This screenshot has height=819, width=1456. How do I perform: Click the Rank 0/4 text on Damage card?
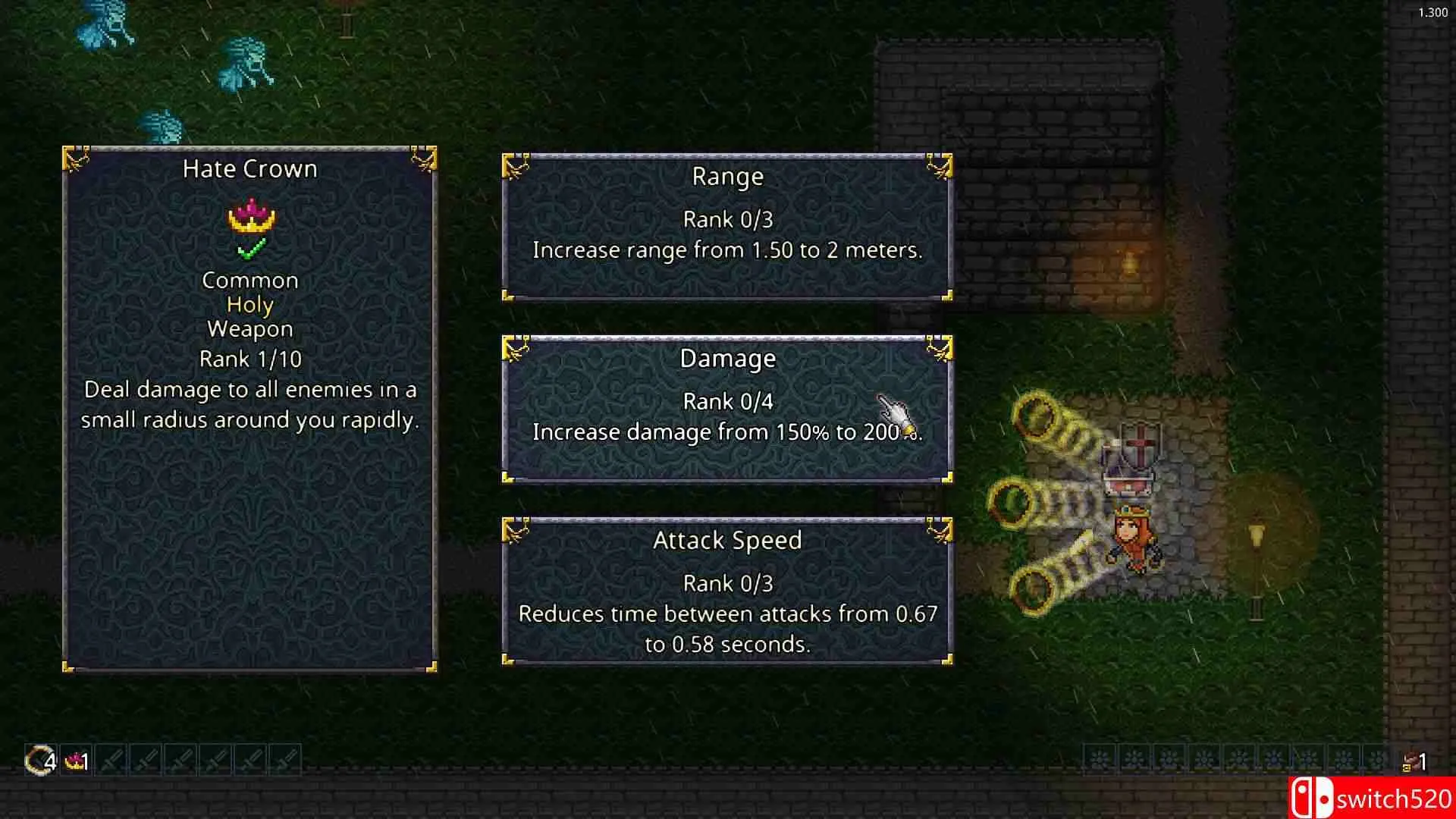point(726,401)
